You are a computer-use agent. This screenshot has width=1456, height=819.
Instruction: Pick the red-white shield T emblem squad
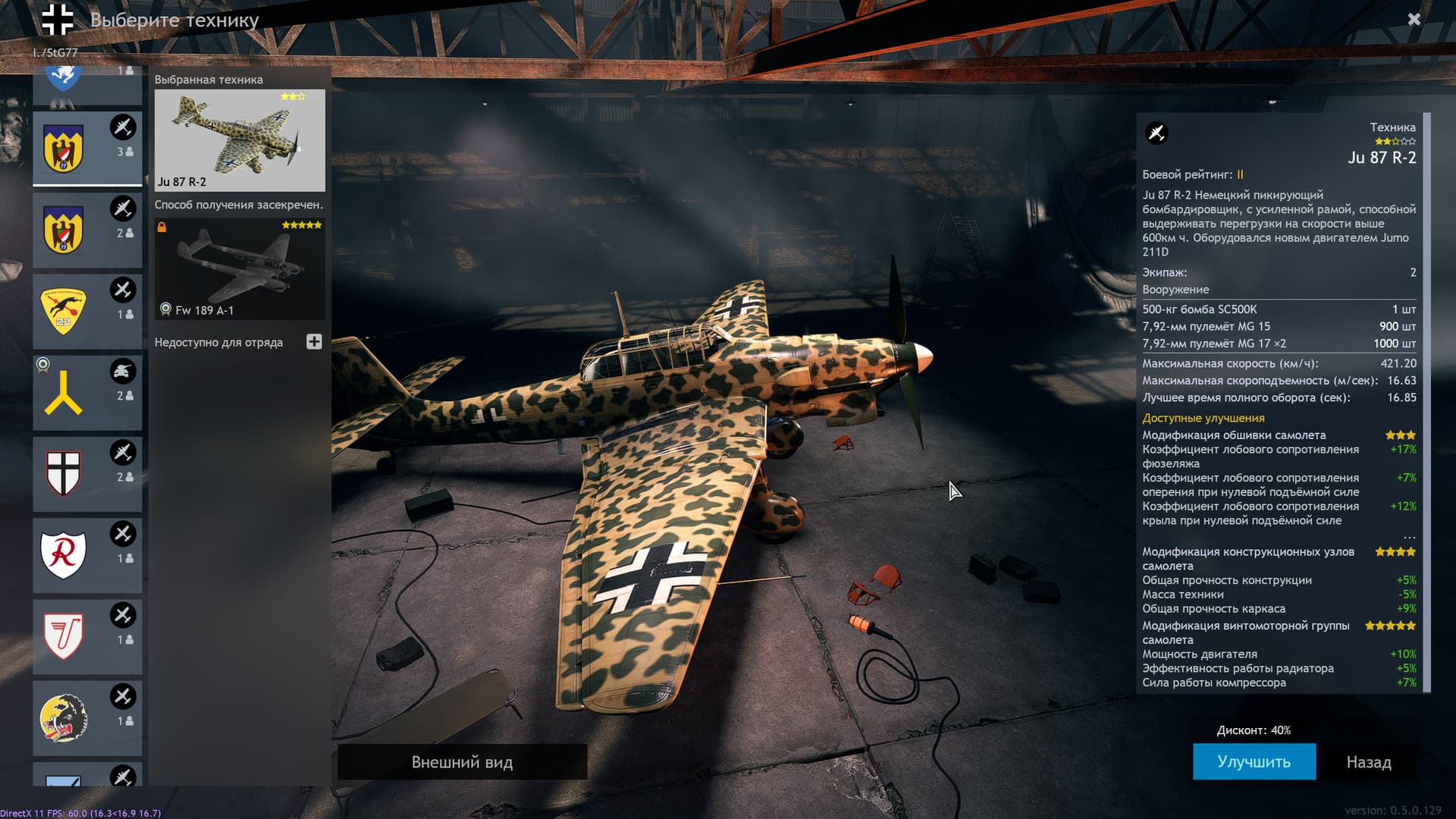[87, 636]
